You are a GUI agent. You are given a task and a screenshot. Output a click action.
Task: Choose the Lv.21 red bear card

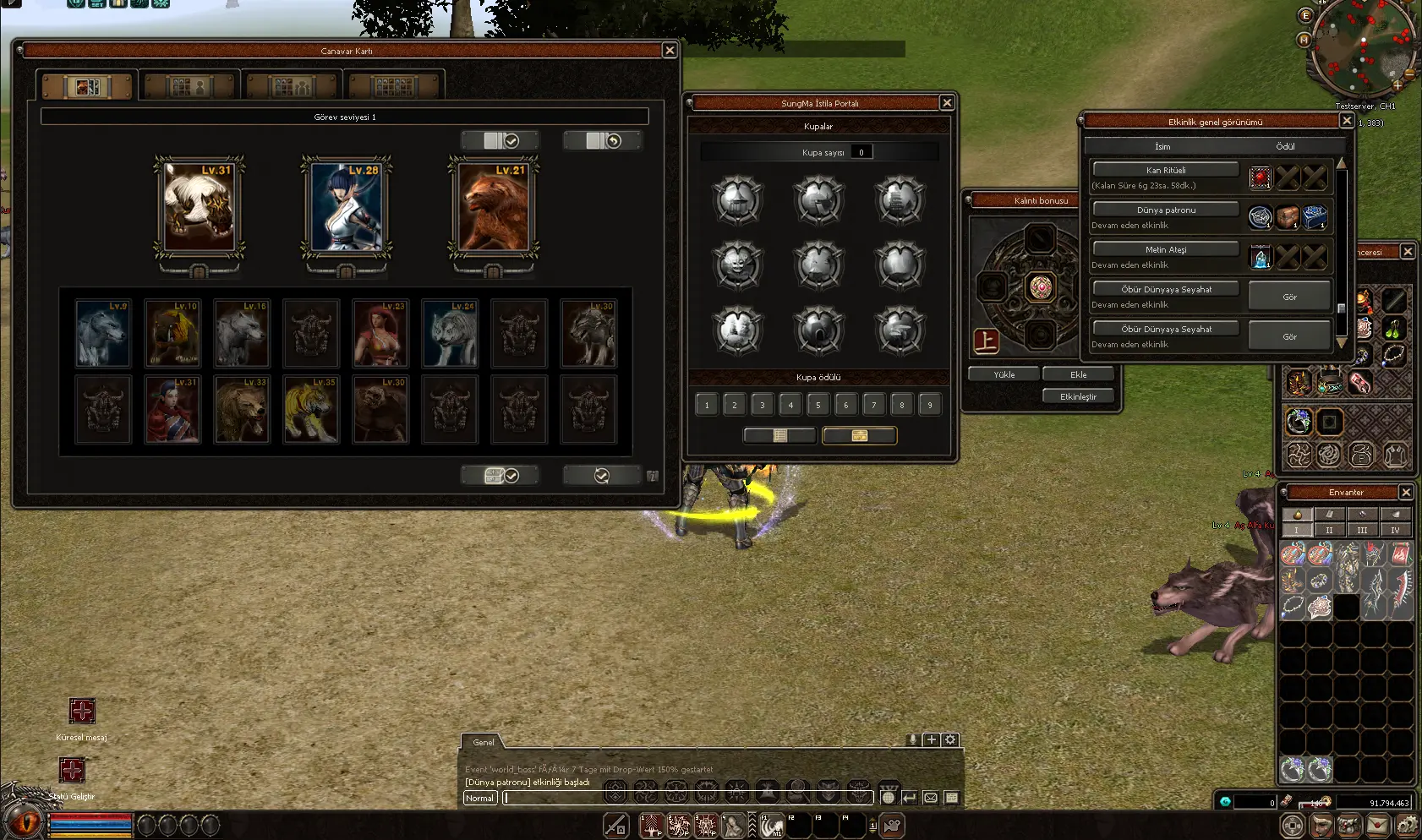click(x=494, y=207)
